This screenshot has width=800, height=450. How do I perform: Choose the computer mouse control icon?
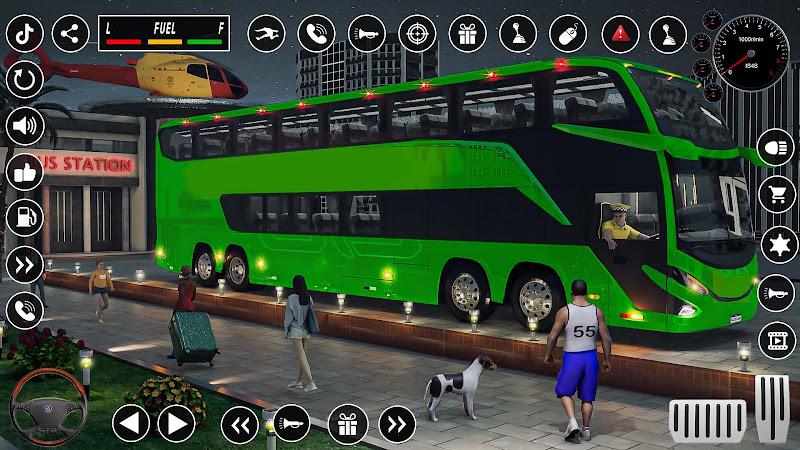pos(567,33)
